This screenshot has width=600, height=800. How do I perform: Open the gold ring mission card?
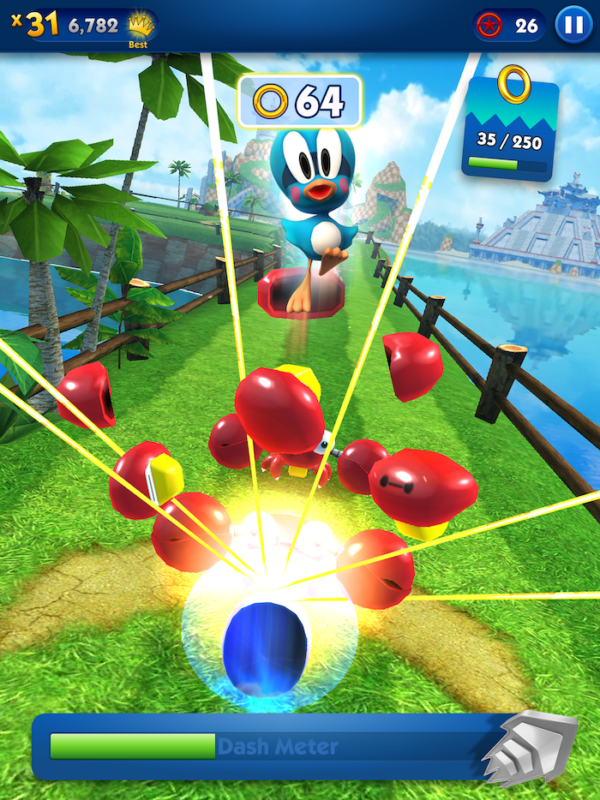pos(513,122)
